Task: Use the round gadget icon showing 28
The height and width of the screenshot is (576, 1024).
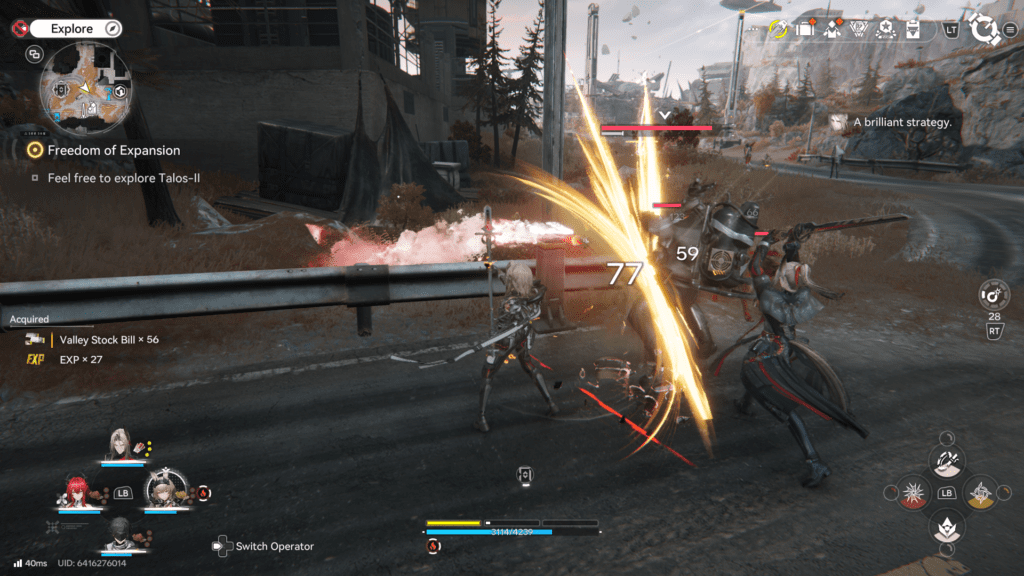Action: pos(993,296)
